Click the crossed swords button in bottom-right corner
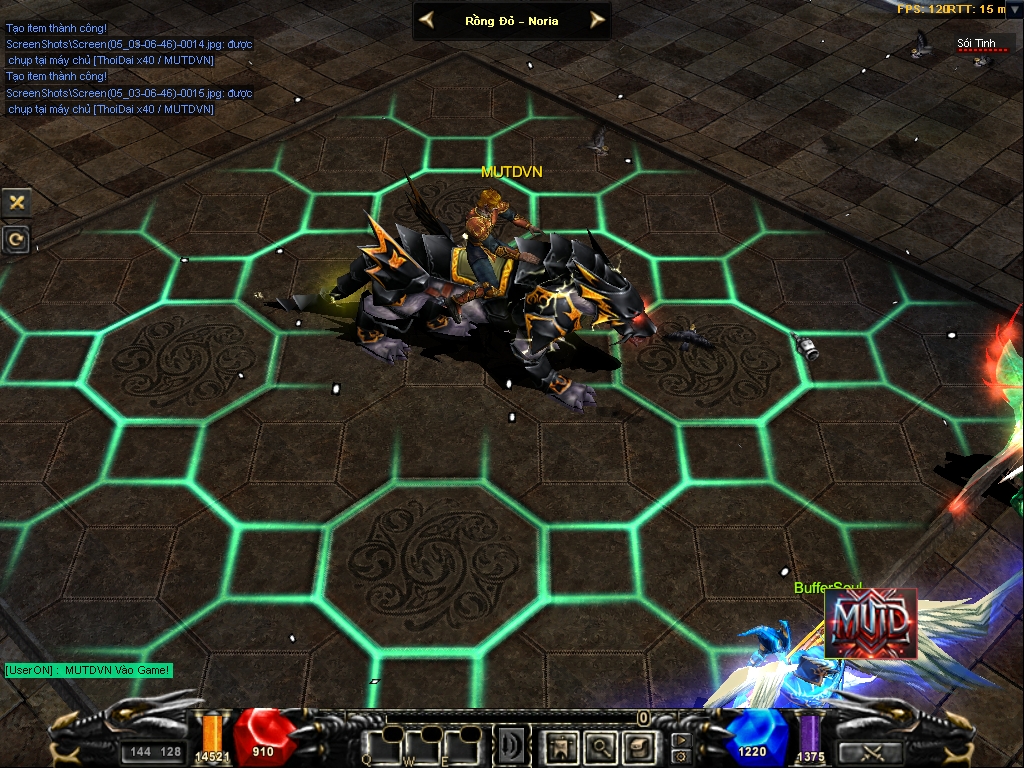 pyautogui.click(x=869, y=752)
